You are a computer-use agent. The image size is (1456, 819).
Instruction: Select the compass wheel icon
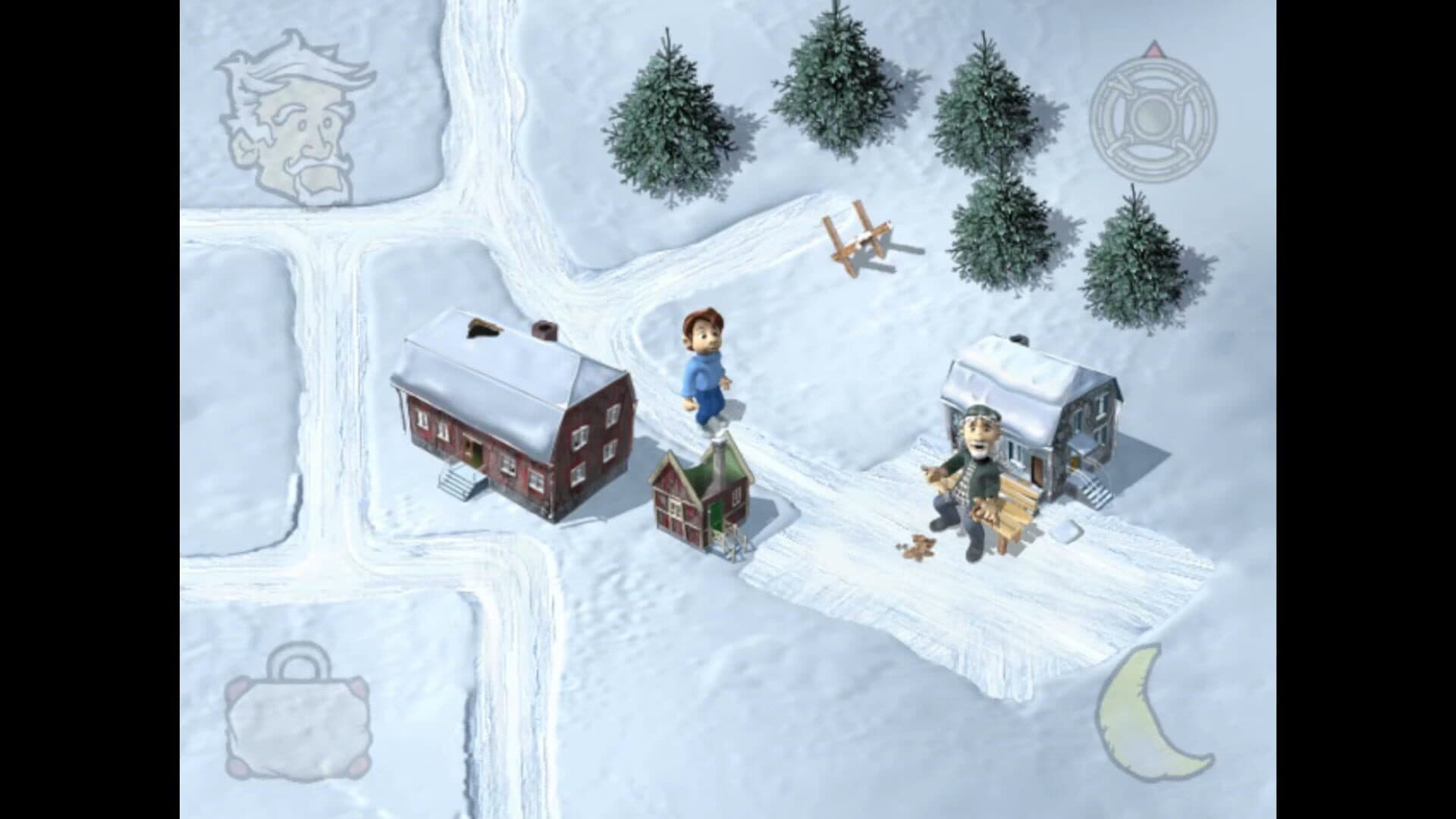coord(1153,120)
